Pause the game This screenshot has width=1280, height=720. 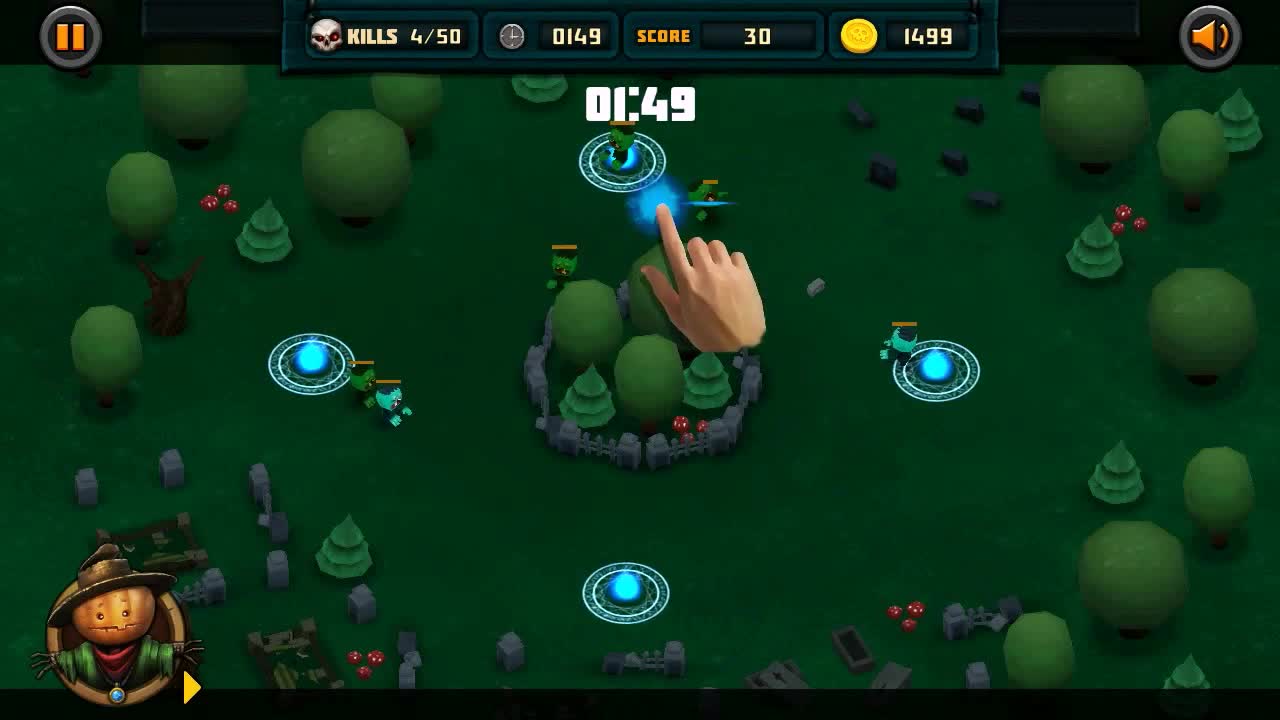point(68,38)
